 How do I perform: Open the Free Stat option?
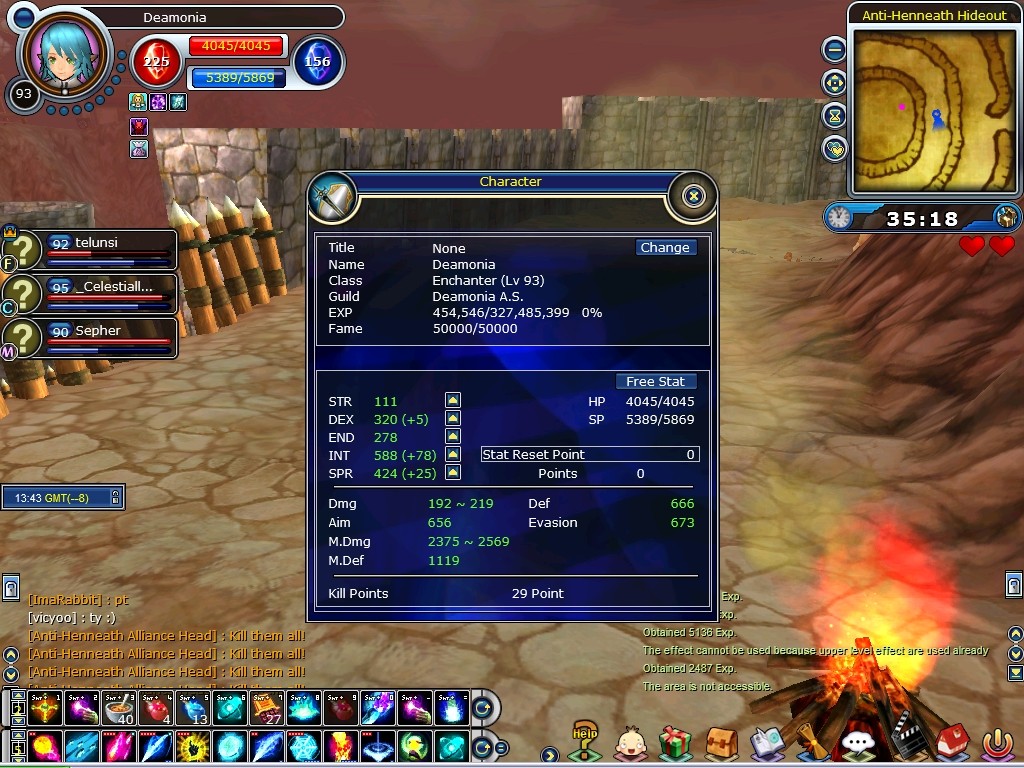point(655,382)
